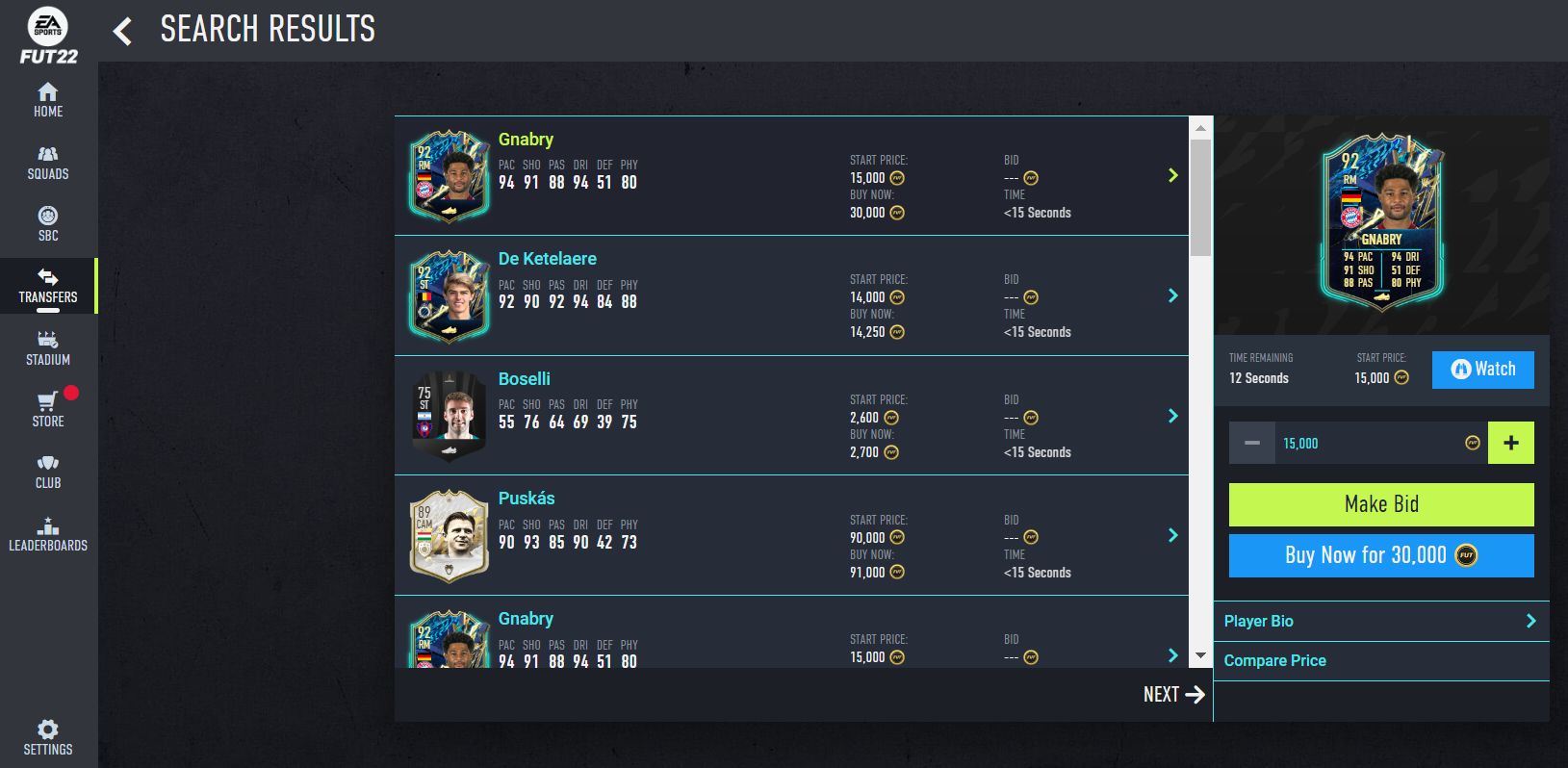Open the Home screen from sidebar
The height and width of the screenshot is (768, 1568).
coord(47,99)
